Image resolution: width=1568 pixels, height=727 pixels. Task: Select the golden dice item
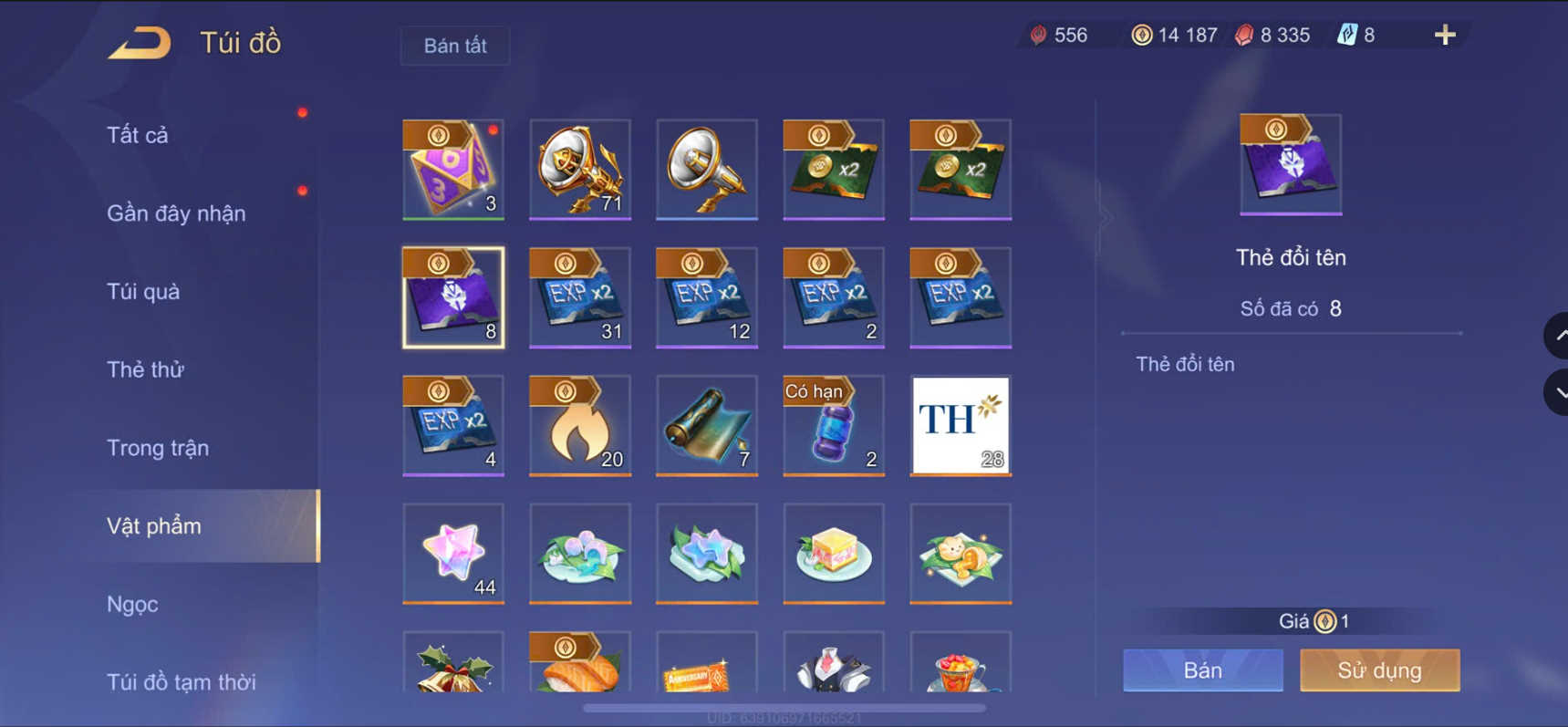(453, 171)
